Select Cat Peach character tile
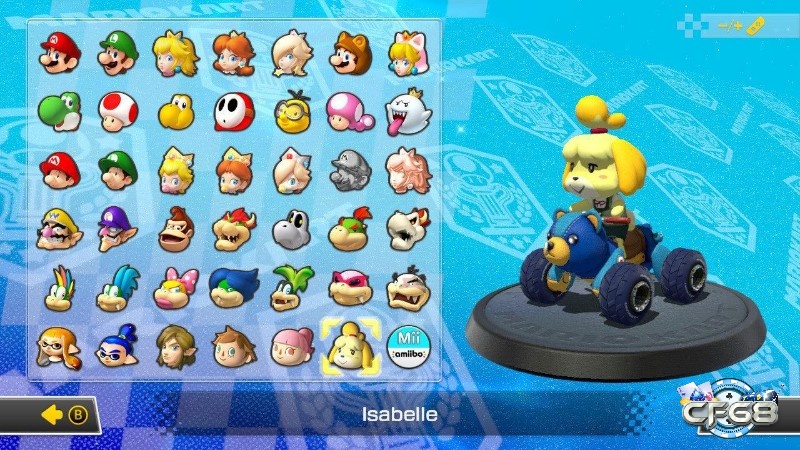The width and height of the screenshot is (800, 450). pos(406,52)
